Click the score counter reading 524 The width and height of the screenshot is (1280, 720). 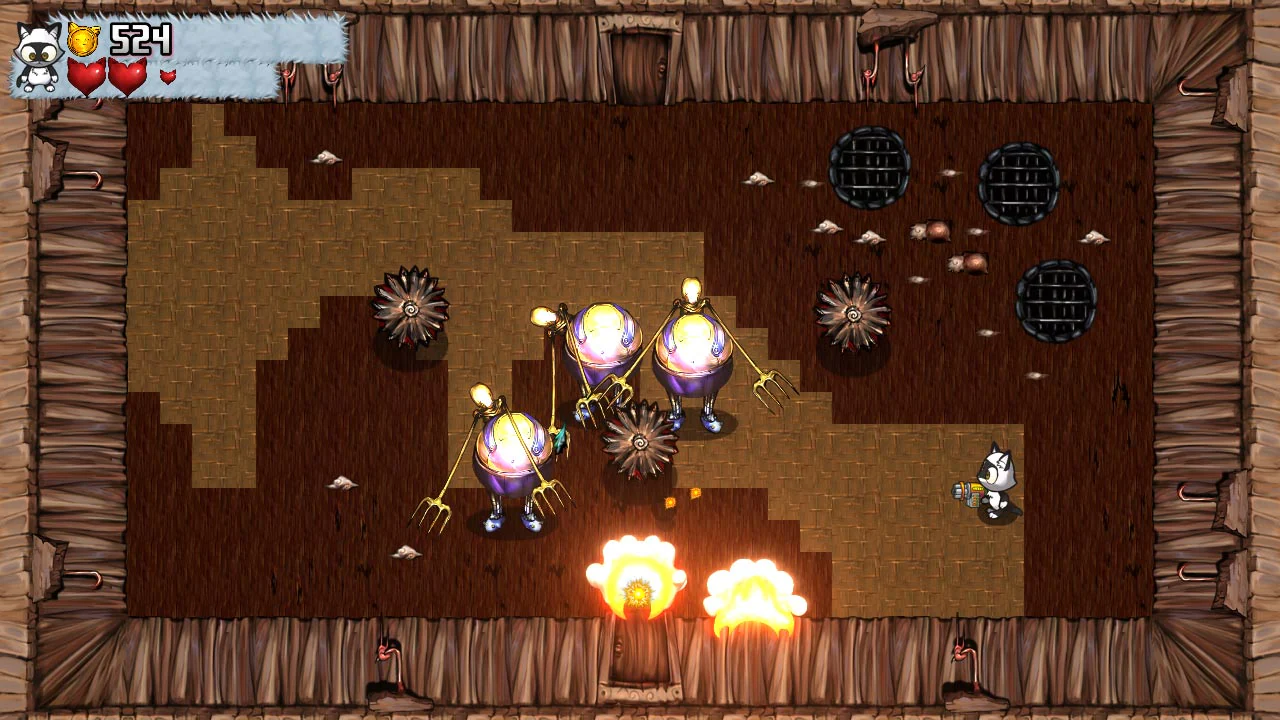(x=140, y=40)
